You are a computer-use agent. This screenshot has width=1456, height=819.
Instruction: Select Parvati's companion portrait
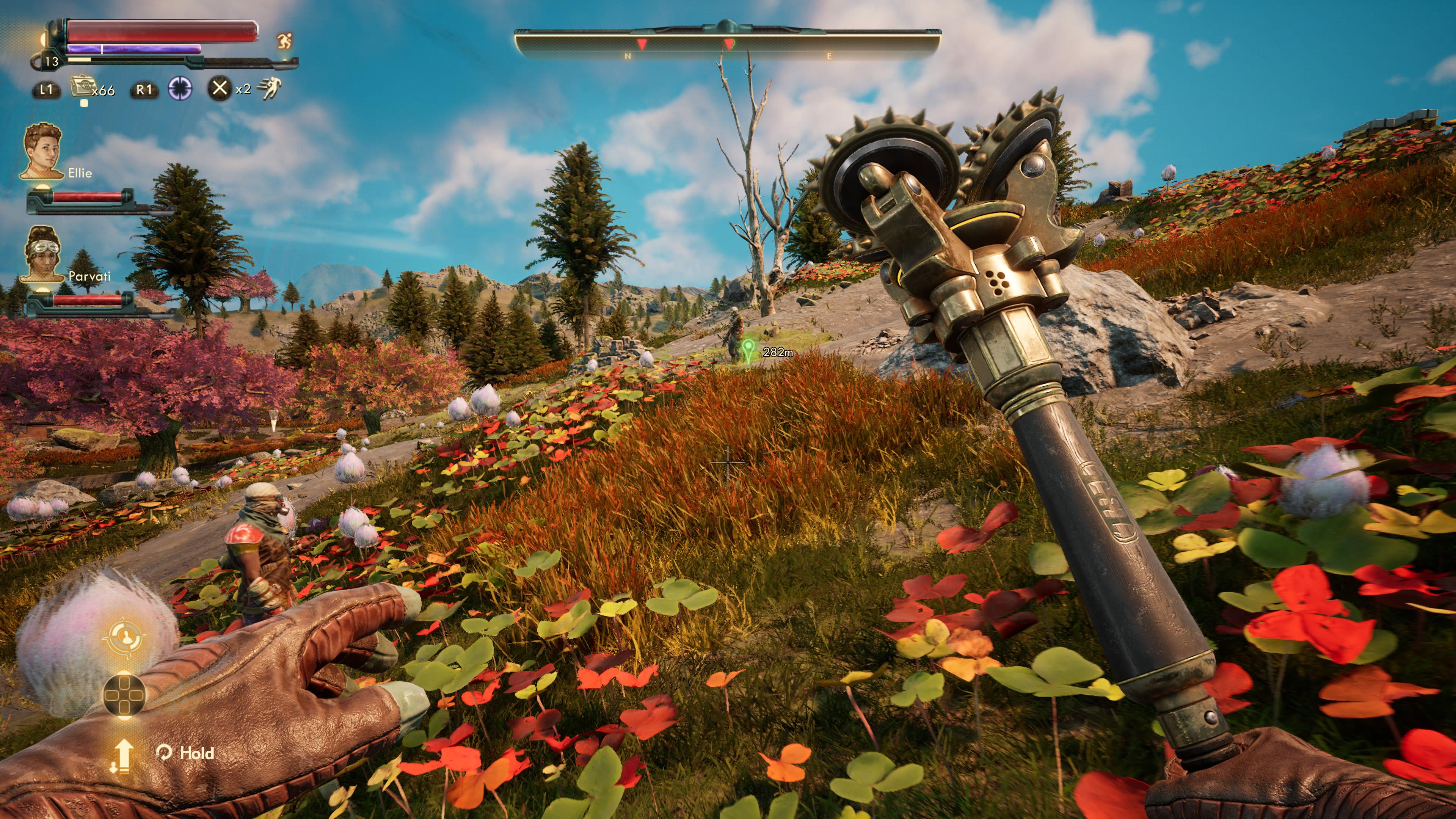point(42,254)
